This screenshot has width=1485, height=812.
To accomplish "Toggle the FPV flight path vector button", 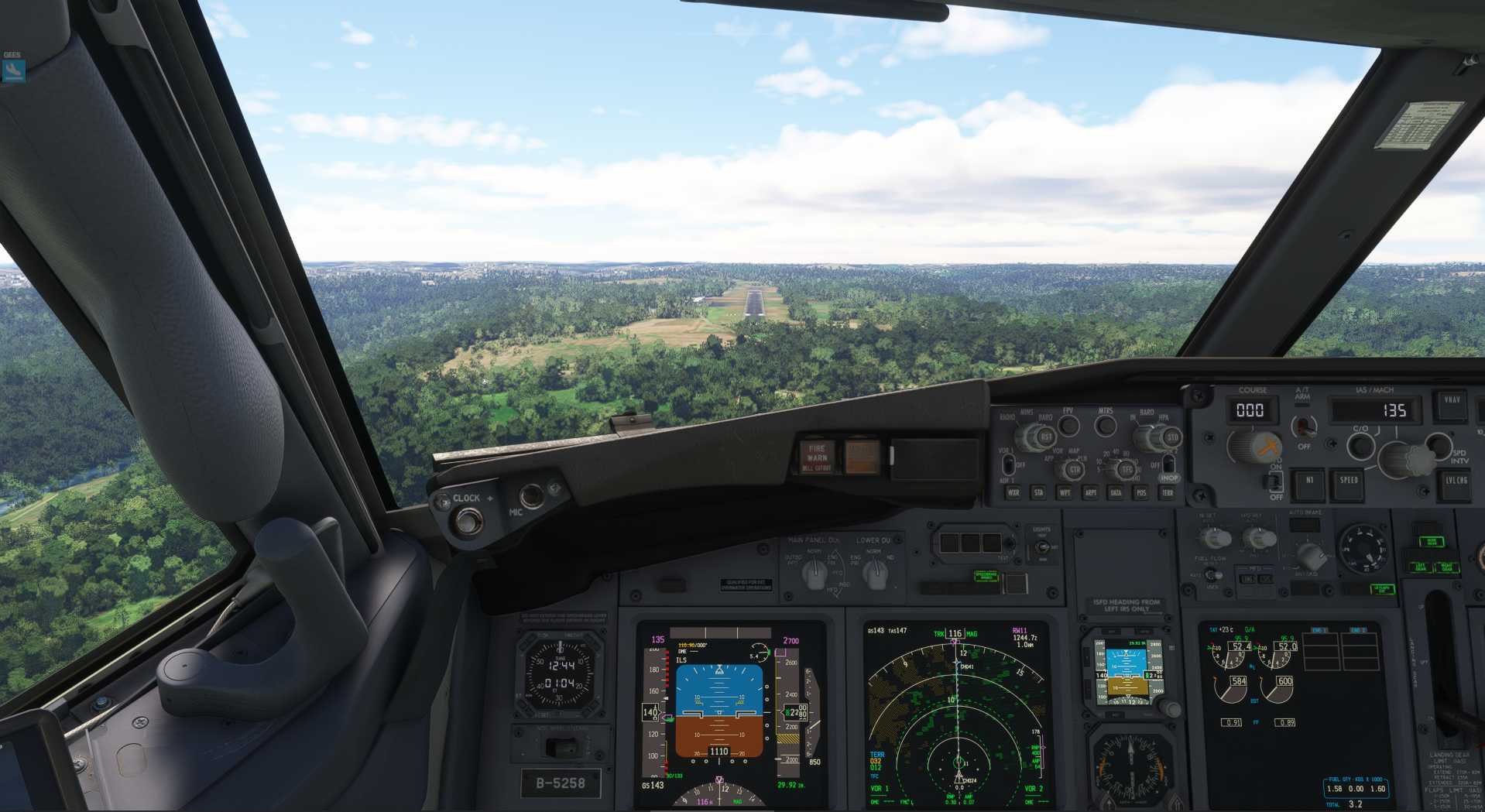I will (x=1068, y=425).
